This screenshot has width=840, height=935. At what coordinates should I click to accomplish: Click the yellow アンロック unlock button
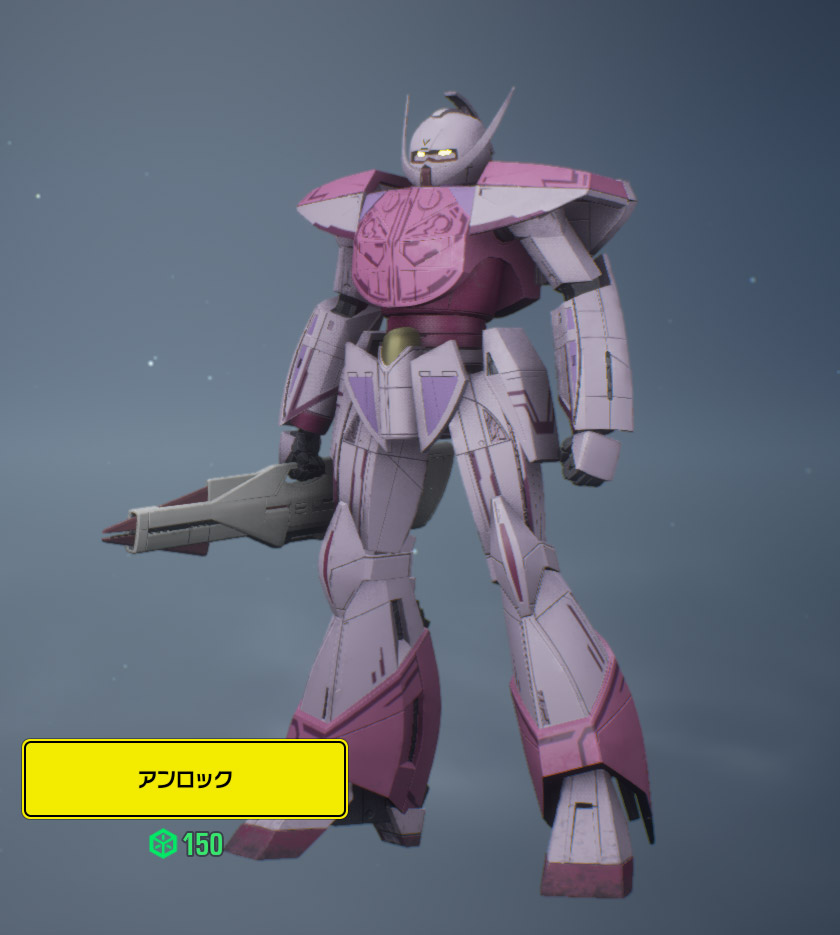185,779
